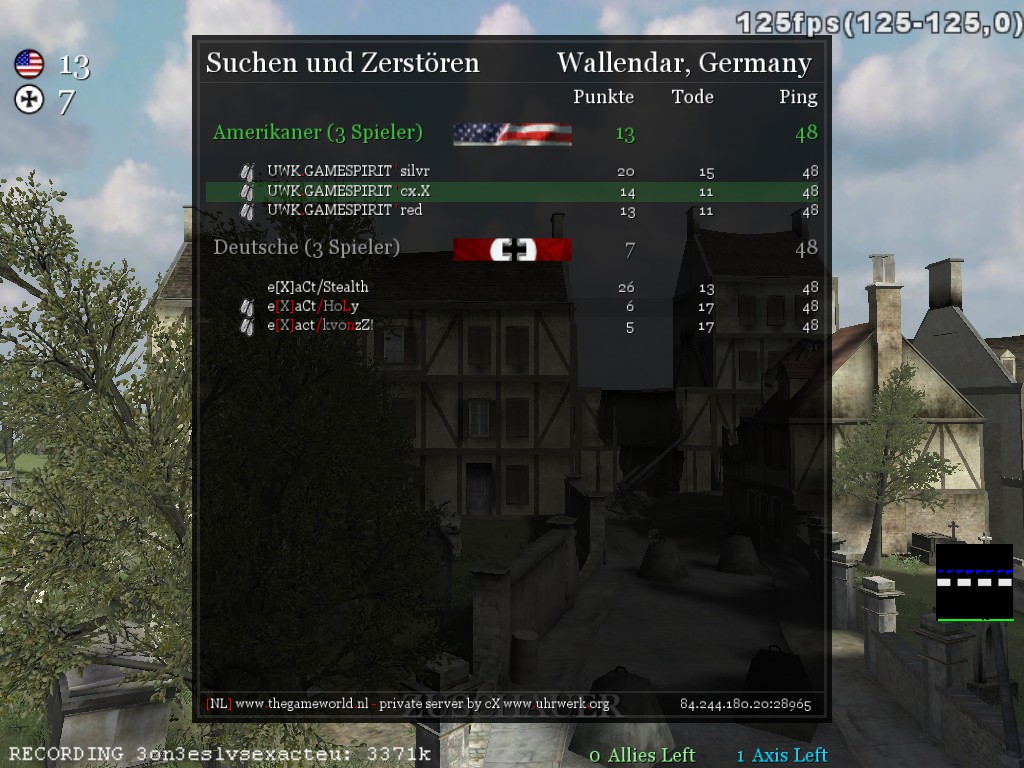Click the highlighted UWK.GAMESPIRIT cx.X row
This screenshot has height=768, width=1024.
click(512, 191)
